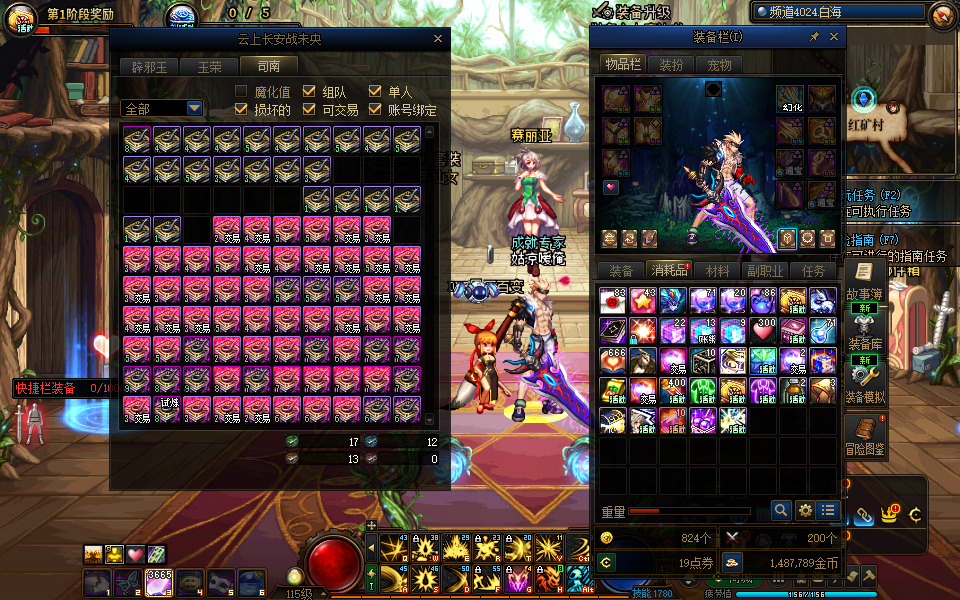The width and height of the screenshot is (960, 600).
Task: Toggle the 单人 checkbox
Action: pos(375,92)
